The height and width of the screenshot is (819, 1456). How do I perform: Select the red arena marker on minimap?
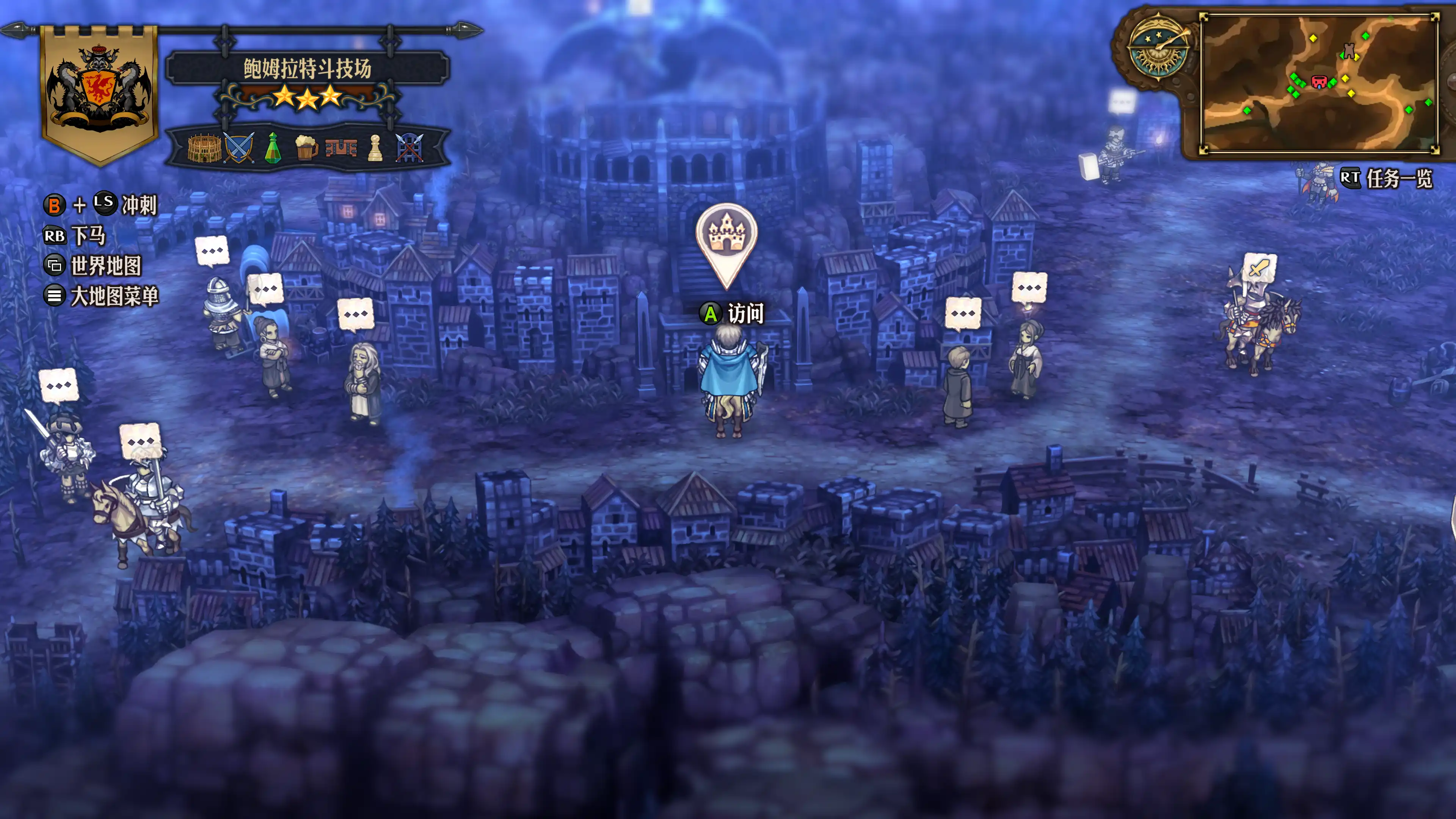click(1319, 83)
